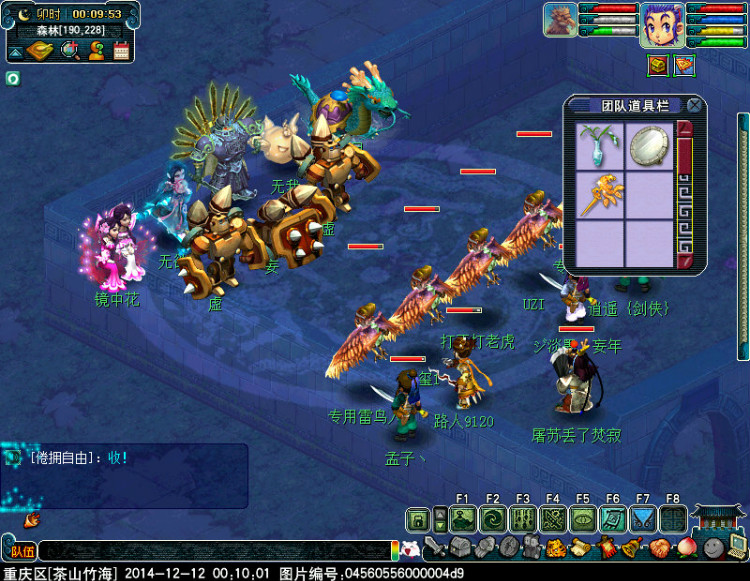Select the round silver mirror item
This screenshot has height=581, width=750.
[649, 147]
